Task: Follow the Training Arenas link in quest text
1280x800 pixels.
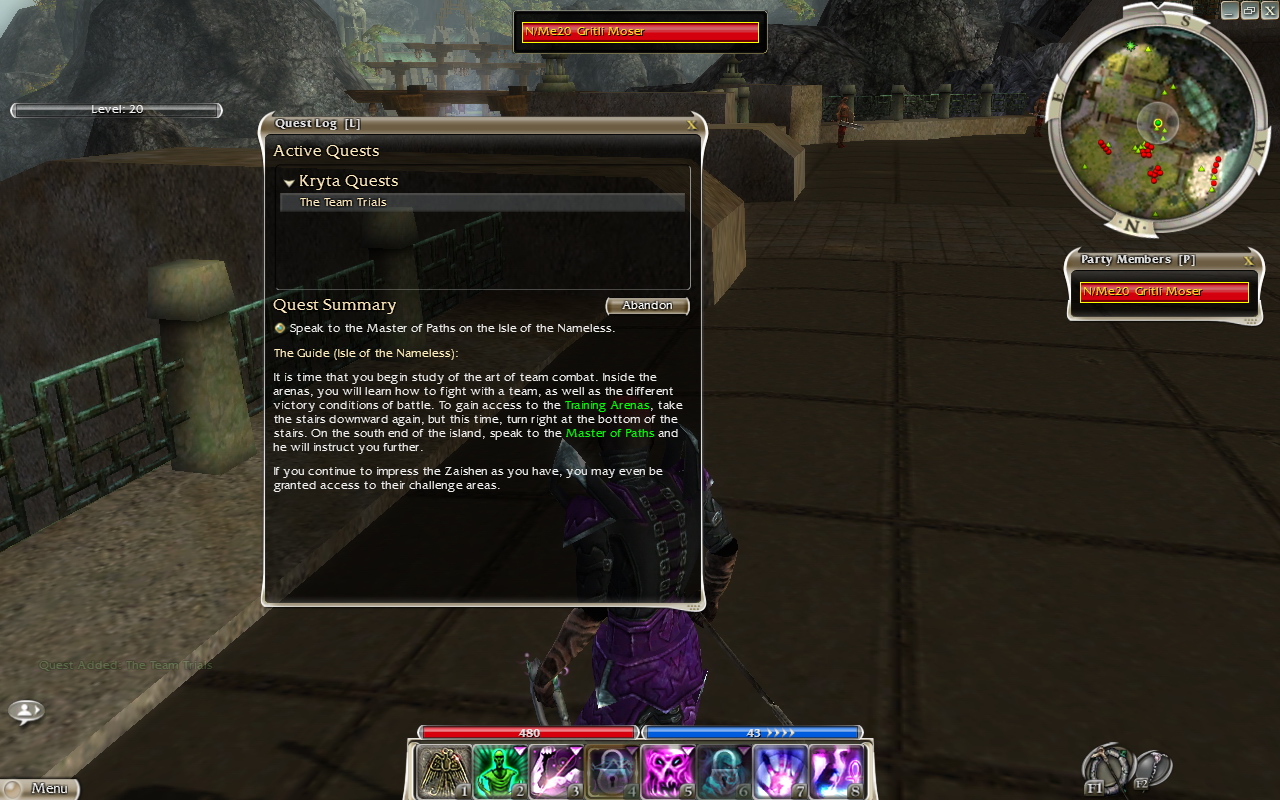Action: point(607,405)
